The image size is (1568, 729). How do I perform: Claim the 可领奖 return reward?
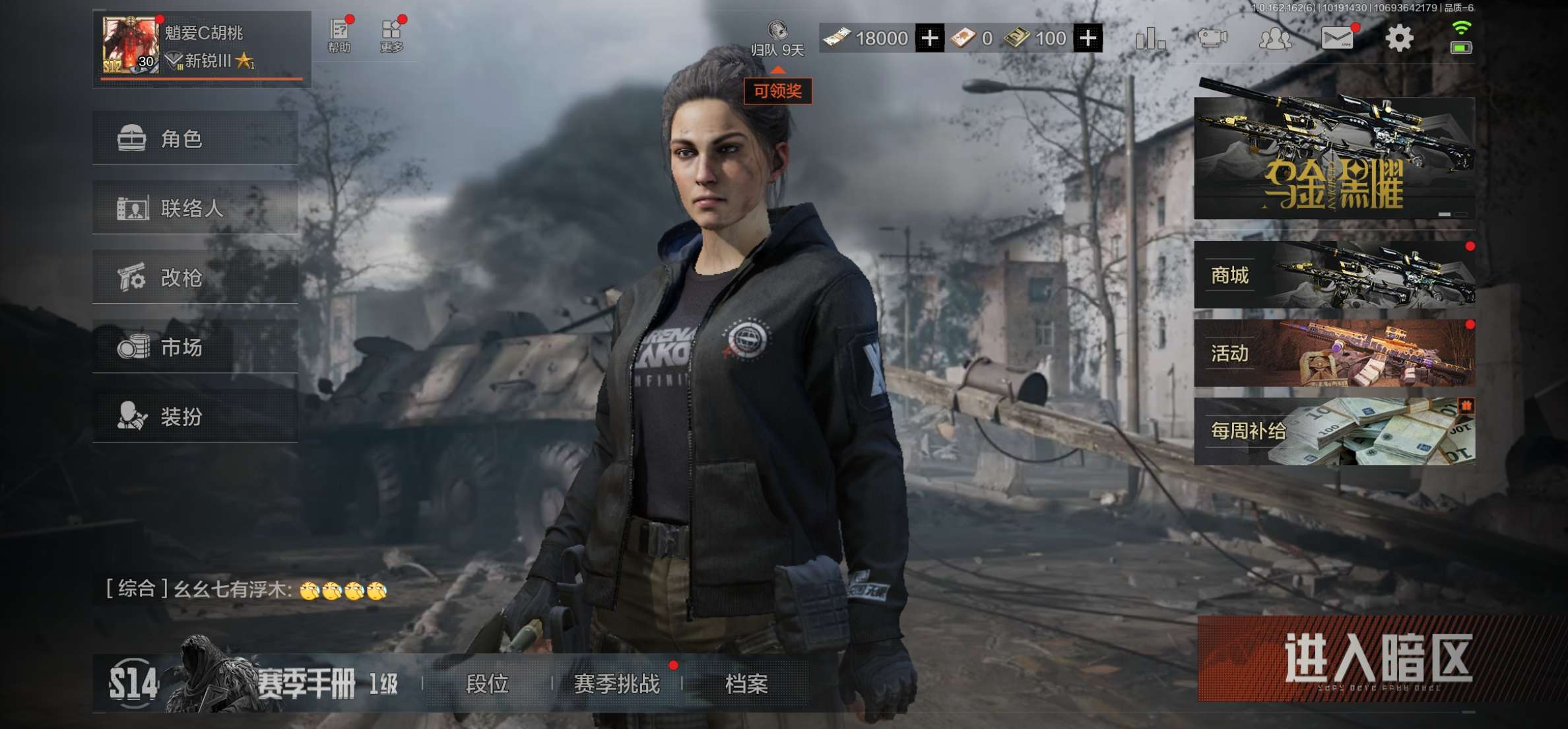coord(777,90)
